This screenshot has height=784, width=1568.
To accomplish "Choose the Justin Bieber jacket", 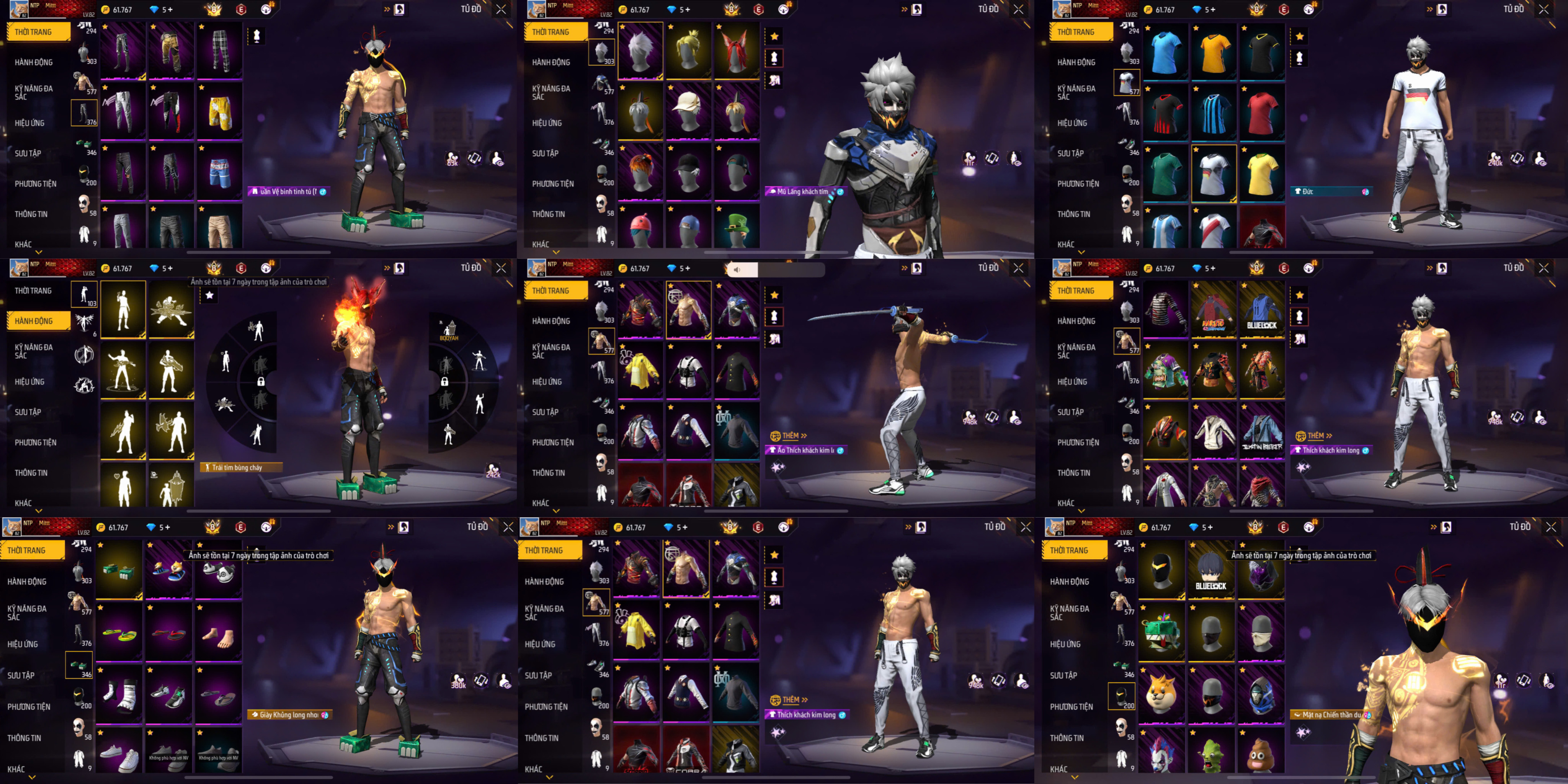I will pyautogui.click(x=1262, y=431).
